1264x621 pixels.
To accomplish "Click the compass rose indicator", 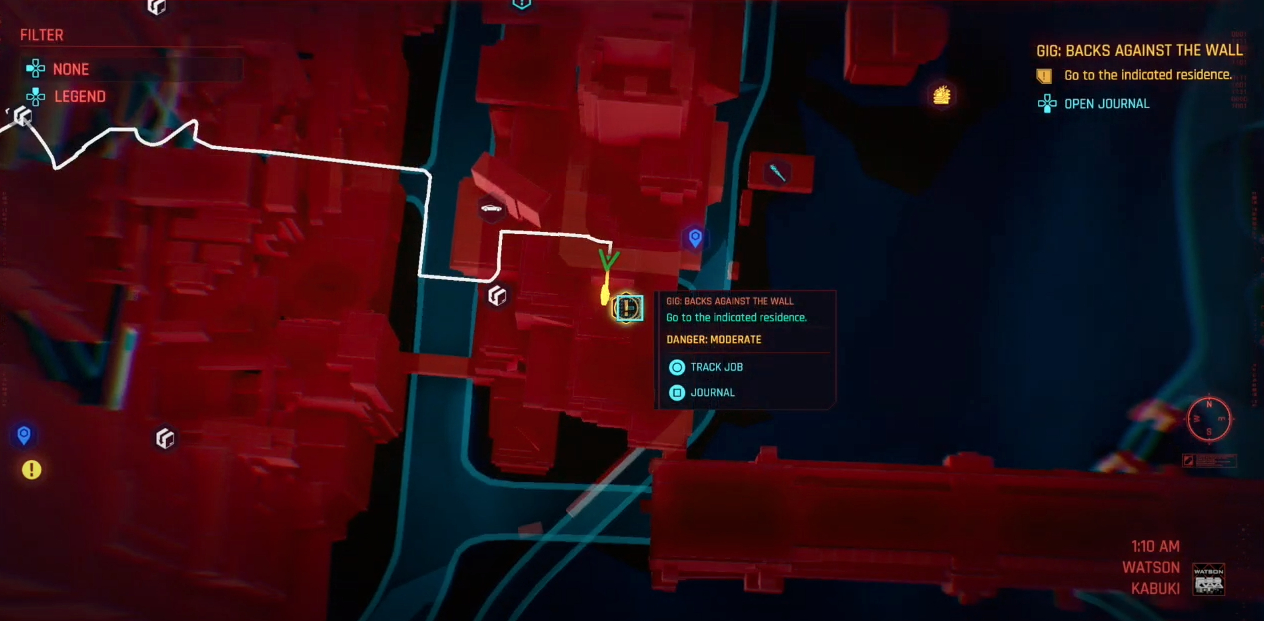I will click(x=1209, y=418).
